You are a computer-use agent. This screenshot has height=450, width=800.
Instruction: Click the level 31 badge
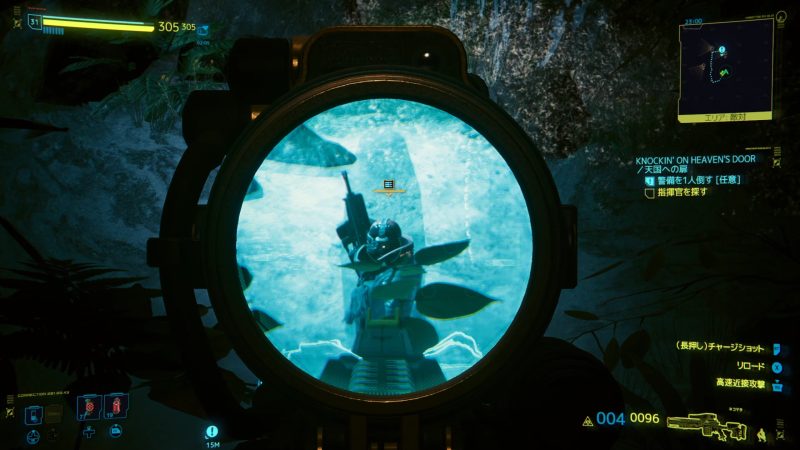point(35,20)
